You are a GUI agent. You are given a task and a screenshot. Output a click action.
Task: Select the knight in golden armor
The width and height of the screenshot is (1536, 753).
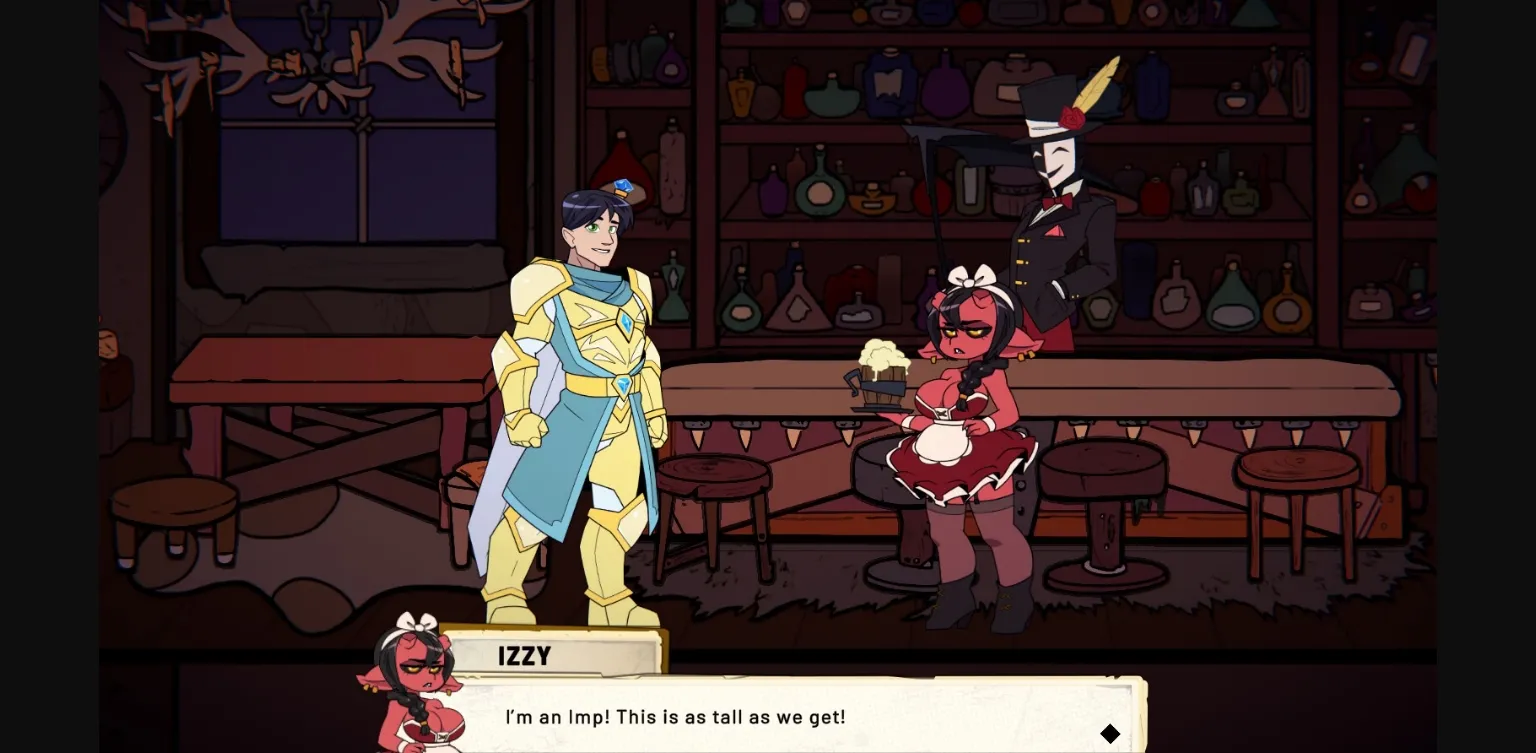tap(580, 400)
